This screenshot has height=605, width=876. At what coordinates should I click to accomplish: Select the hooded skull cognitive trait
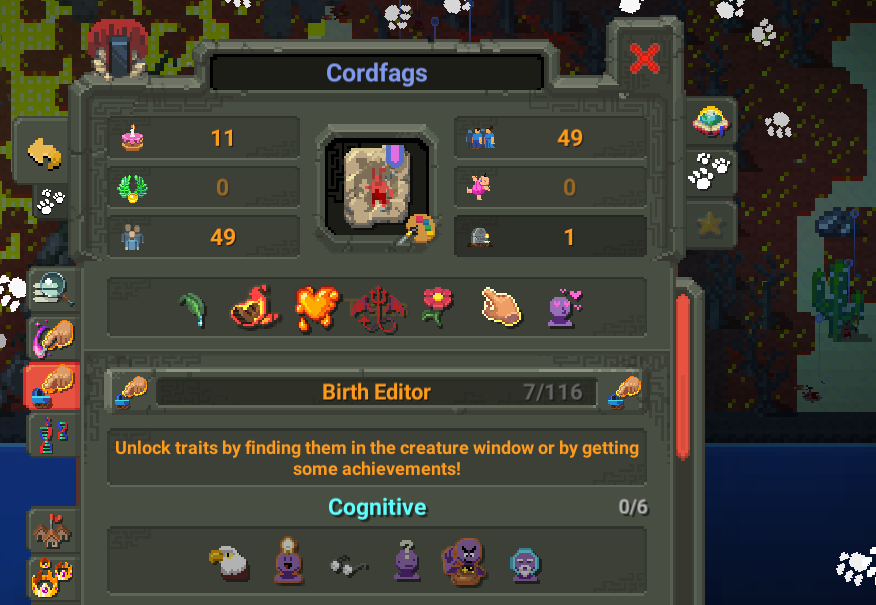[x=524, y=564]
